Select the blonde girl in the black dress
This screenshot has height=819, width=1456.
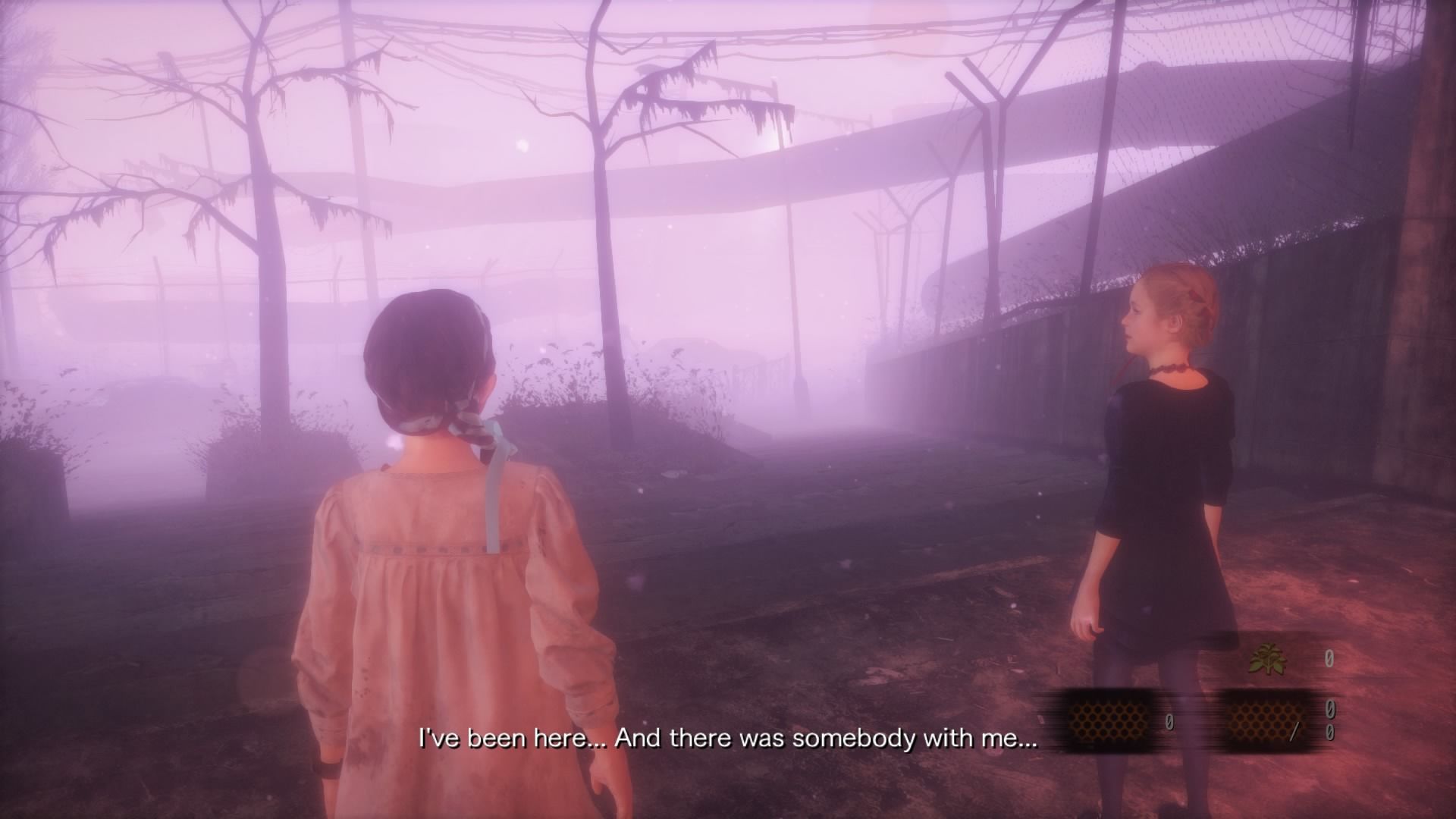(x=1160, y=470)
